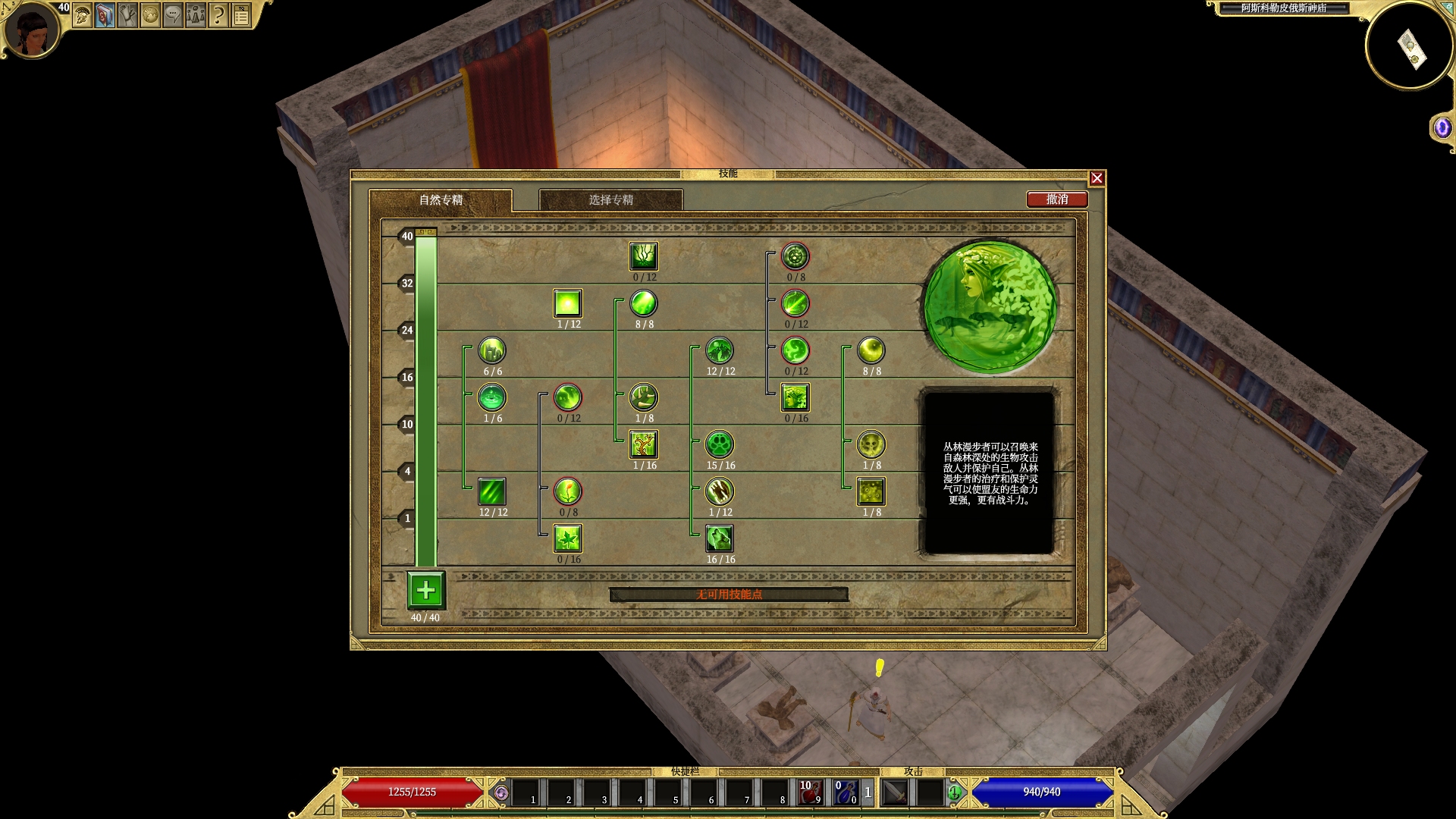
Task: Use the blue mana potion slot
Action: 846,792
